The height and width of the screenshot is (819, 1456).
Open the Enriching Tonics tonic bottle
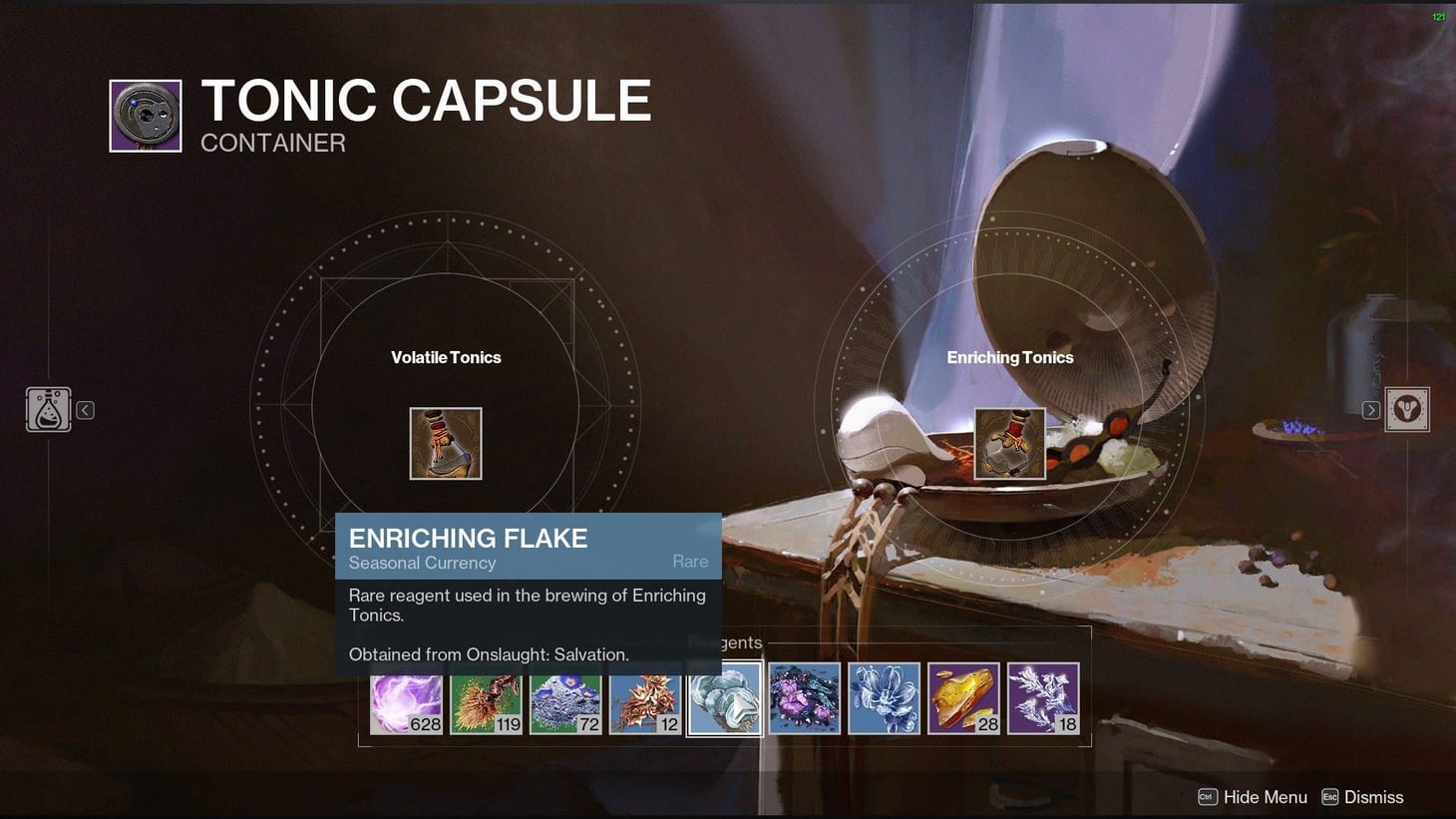1009,441
